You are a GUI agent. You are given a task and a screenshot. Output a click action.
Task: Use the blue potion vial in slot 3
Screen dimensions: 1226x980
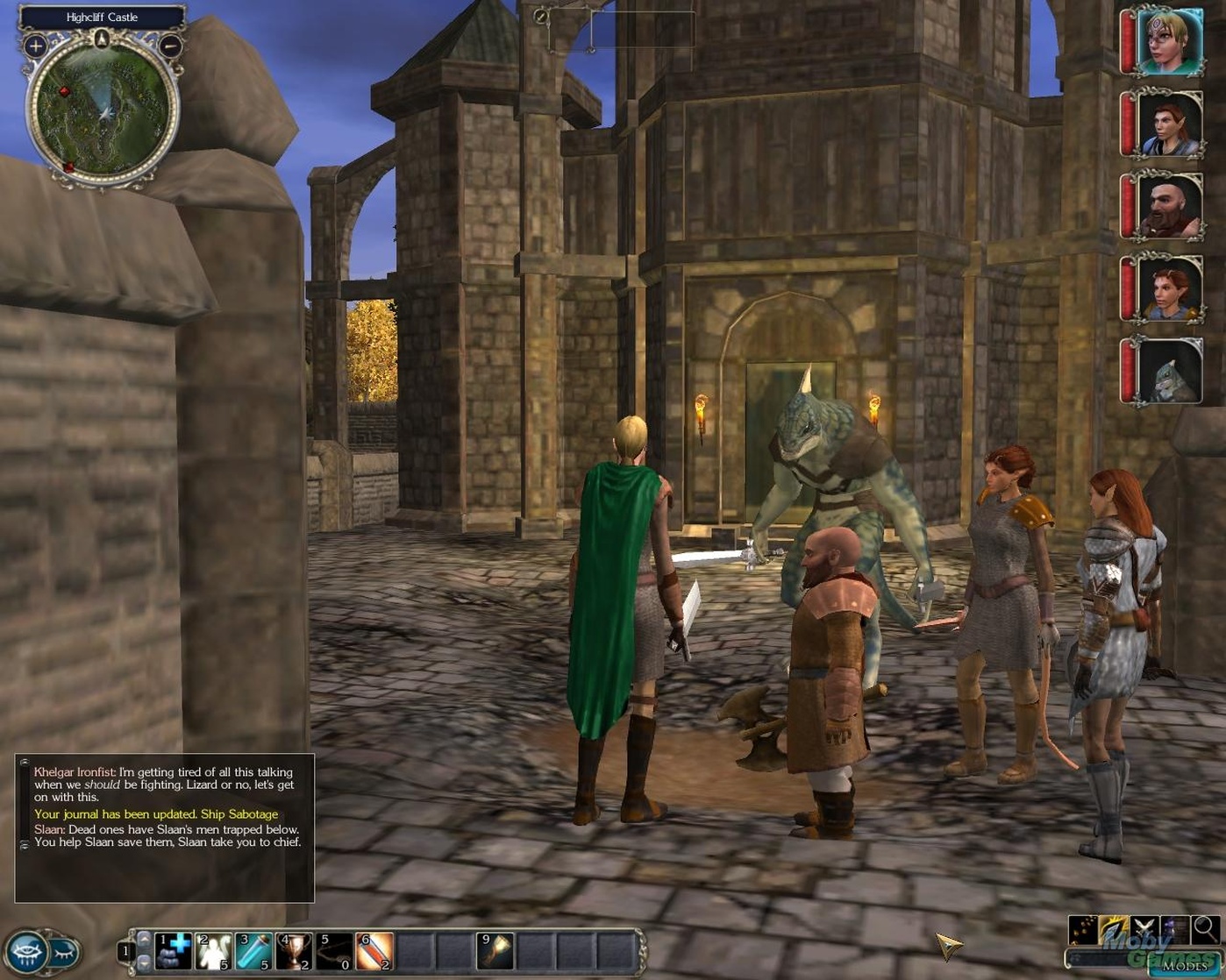(253, 951)
